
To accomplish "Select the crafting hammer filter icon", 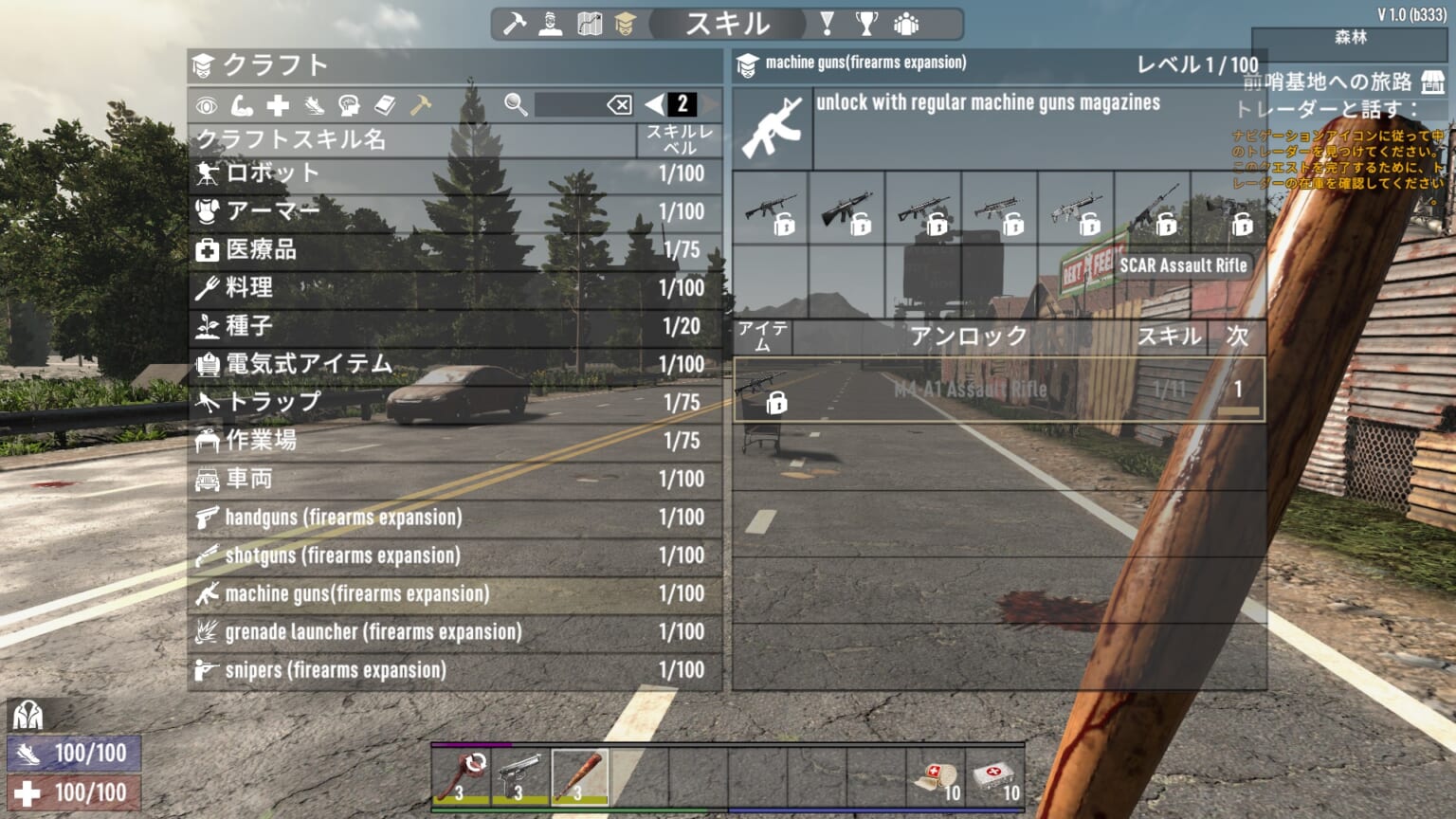I will [x=420, y=105].
